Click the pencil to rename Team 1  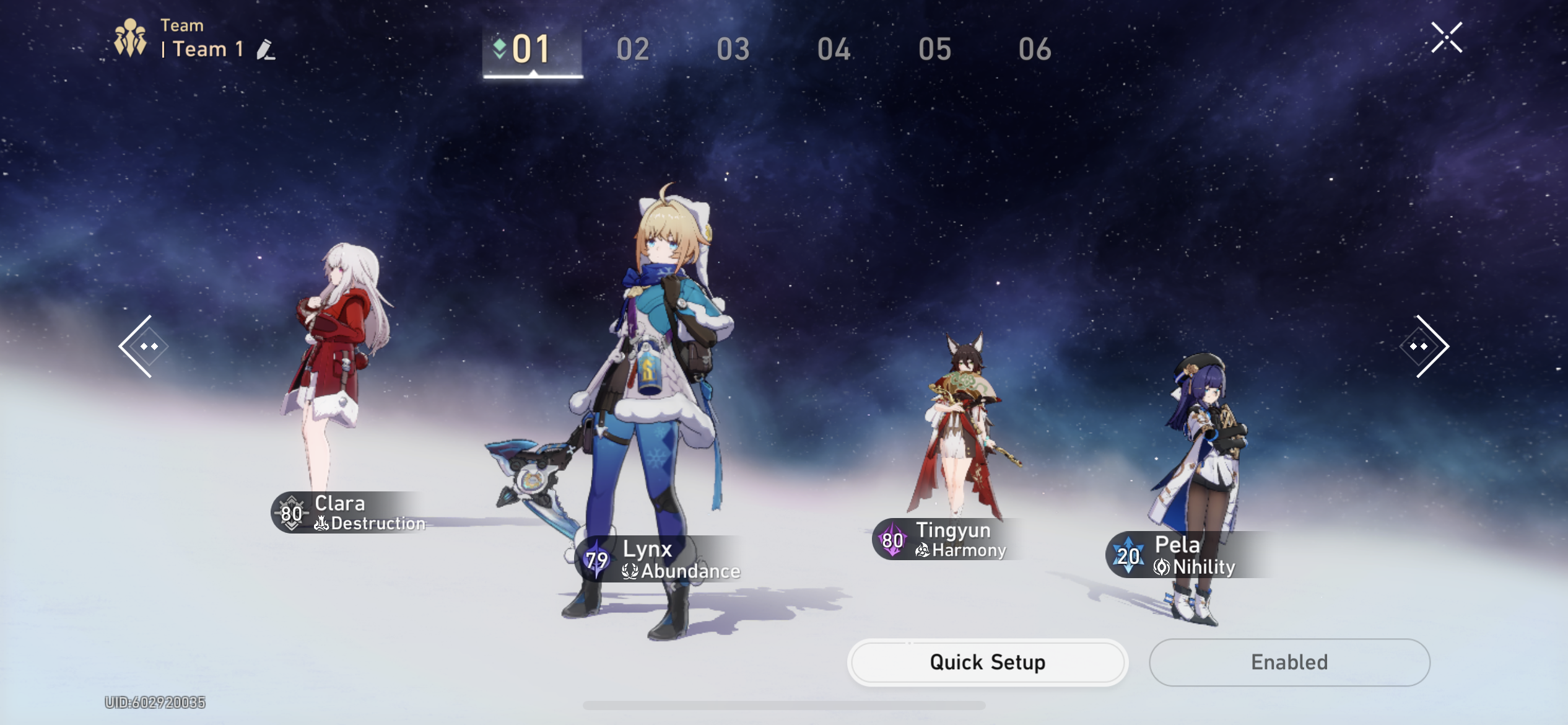point(266,50)
